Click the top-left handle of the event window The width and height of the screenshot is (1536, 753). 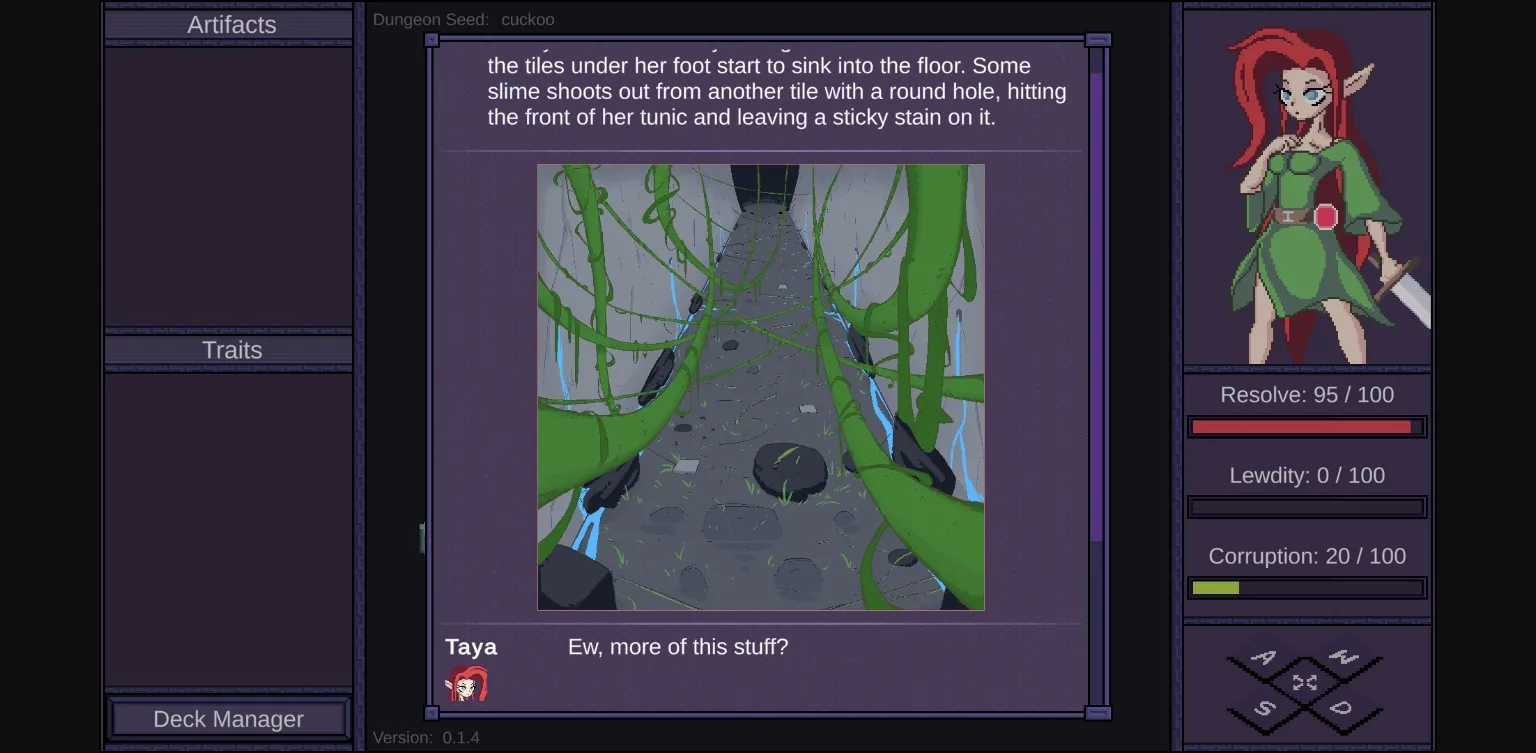pyautogui.click(x=432, y=38)
